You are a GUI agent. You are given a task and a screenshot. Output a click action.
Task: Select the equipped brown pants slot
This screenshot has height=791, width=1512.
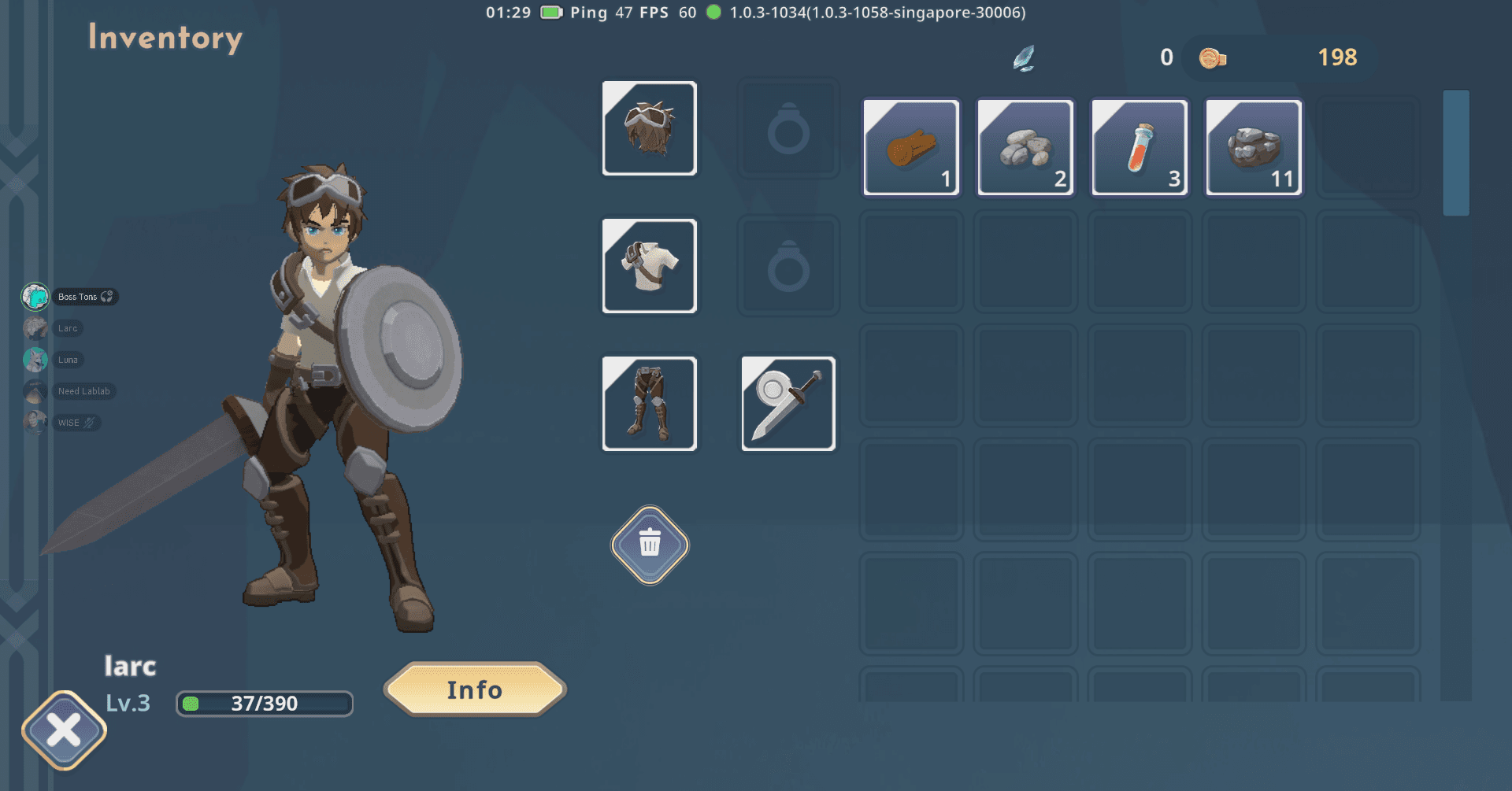coord(650,404)
